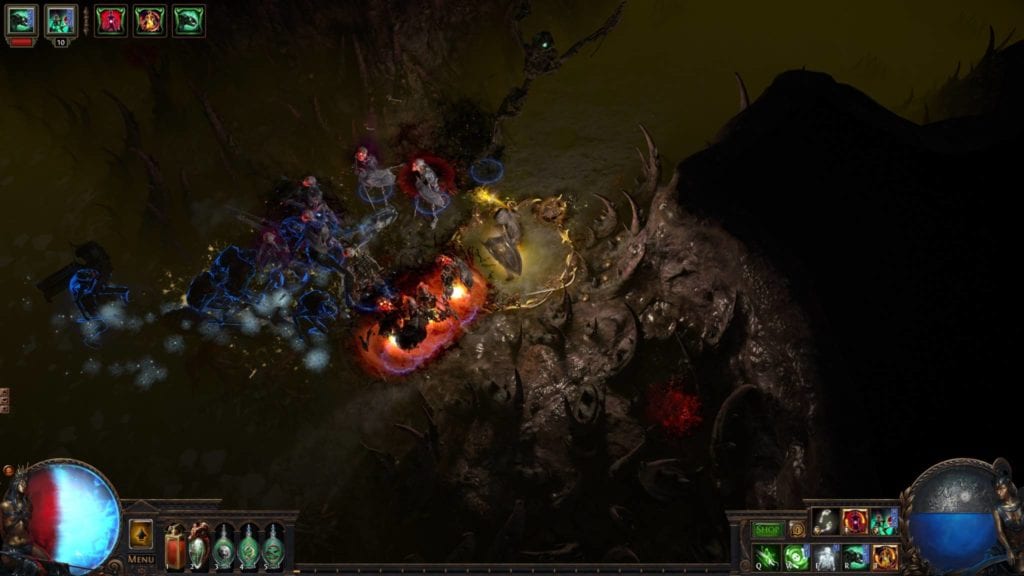The image size is (1024, 576).
Task: Click the minion buff icon showing 10
Action: click(60, 21)
